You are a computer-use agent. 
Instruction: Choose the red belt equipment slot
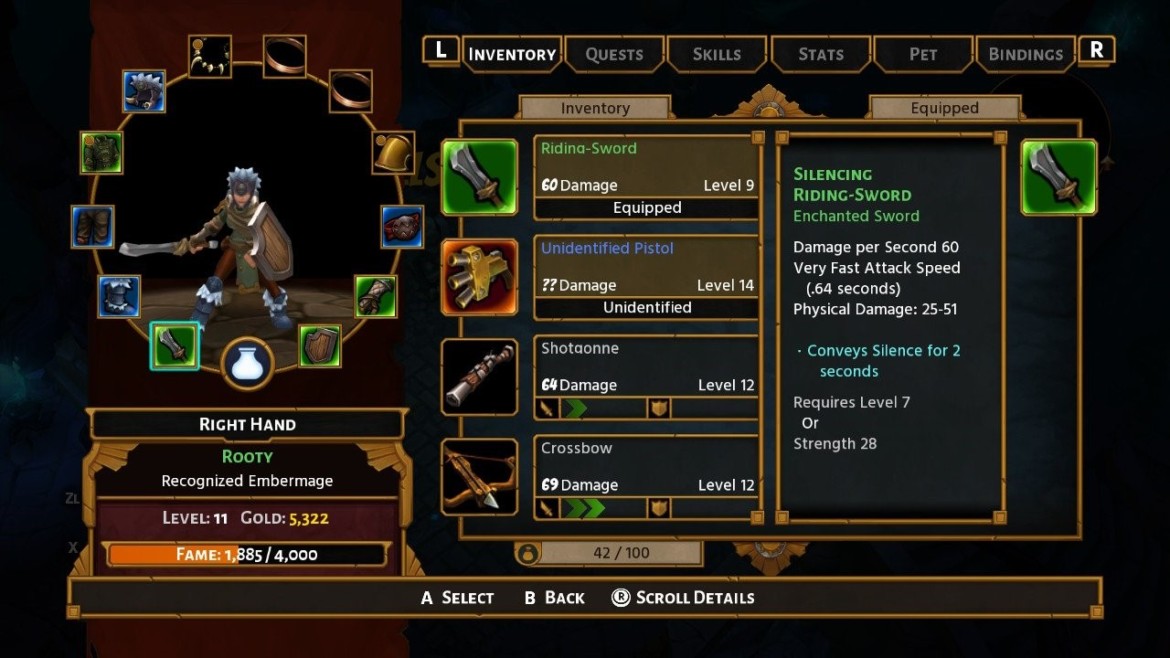click(402, 226)
